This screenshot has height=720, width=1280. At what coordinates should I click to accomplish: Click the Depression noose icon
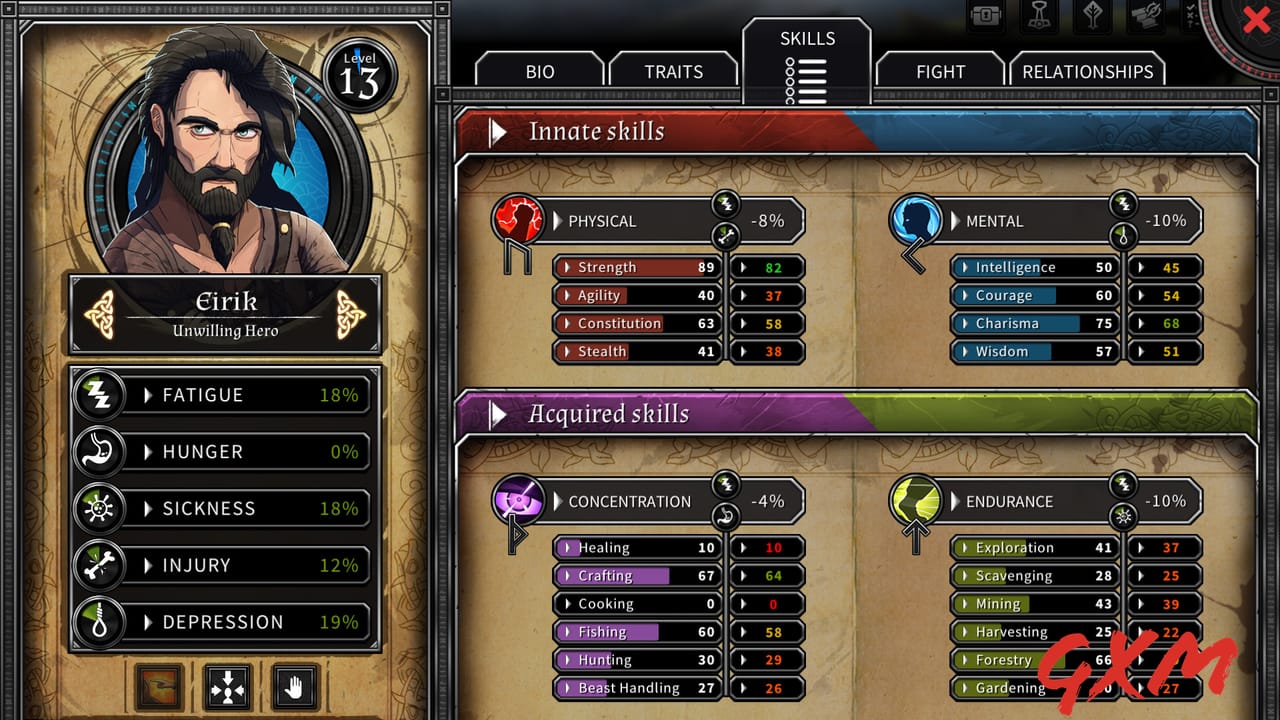[98, 622]
